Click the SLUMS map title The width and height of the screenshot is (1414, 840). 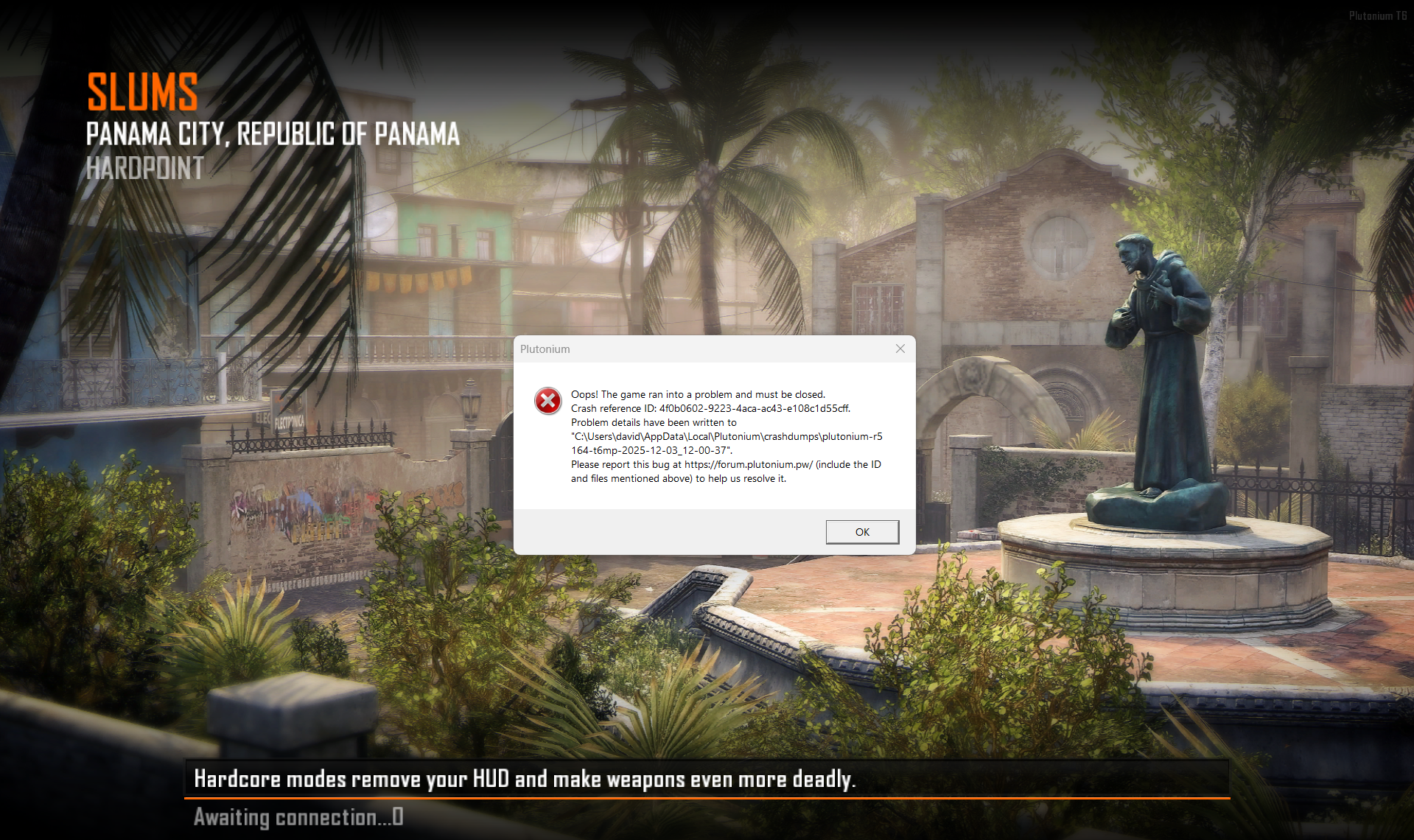pyautogui.click(x=142, y=91)
